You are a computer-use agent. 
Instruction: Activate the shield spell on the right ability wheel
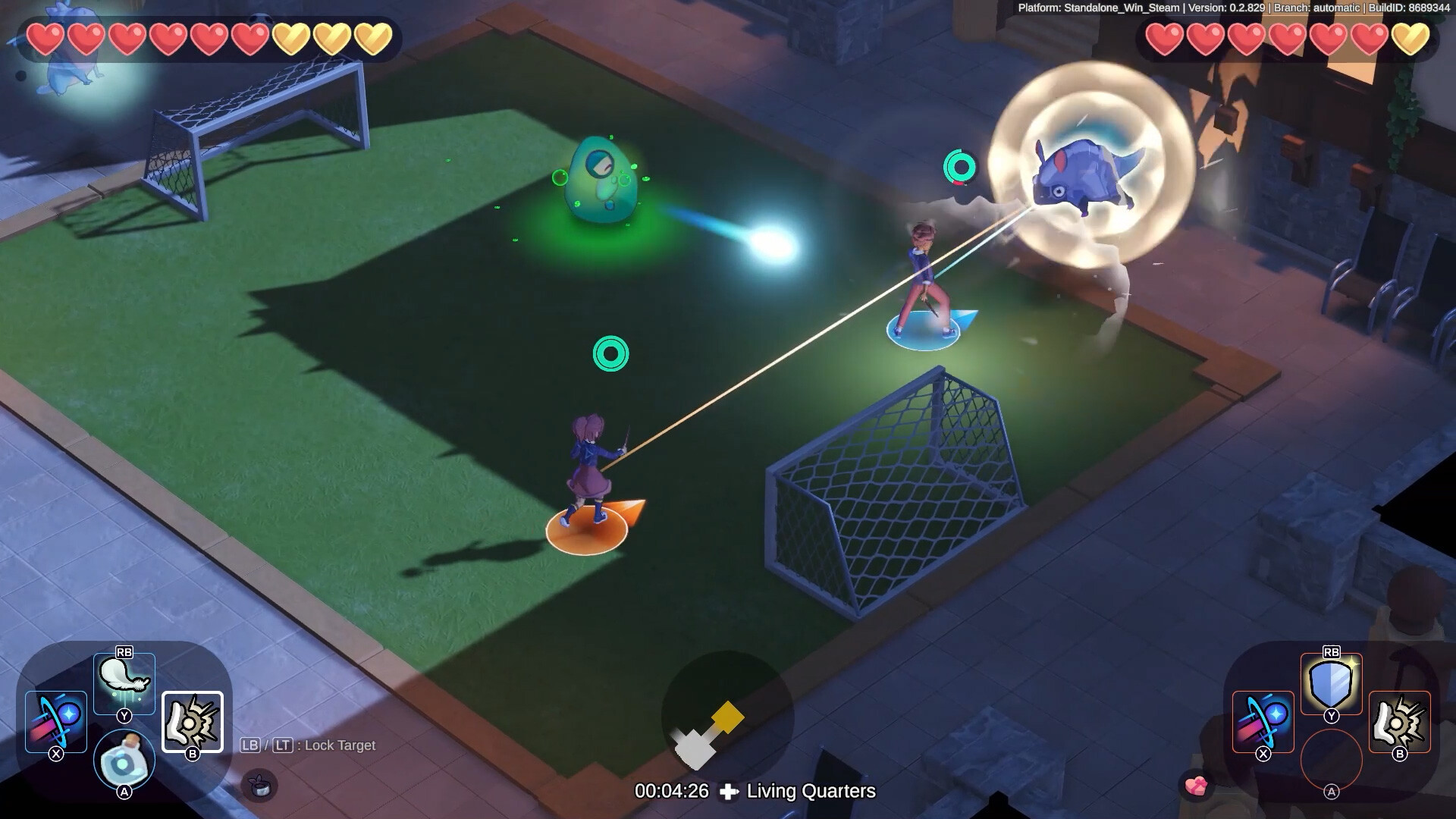click(x=1329, y=681)
